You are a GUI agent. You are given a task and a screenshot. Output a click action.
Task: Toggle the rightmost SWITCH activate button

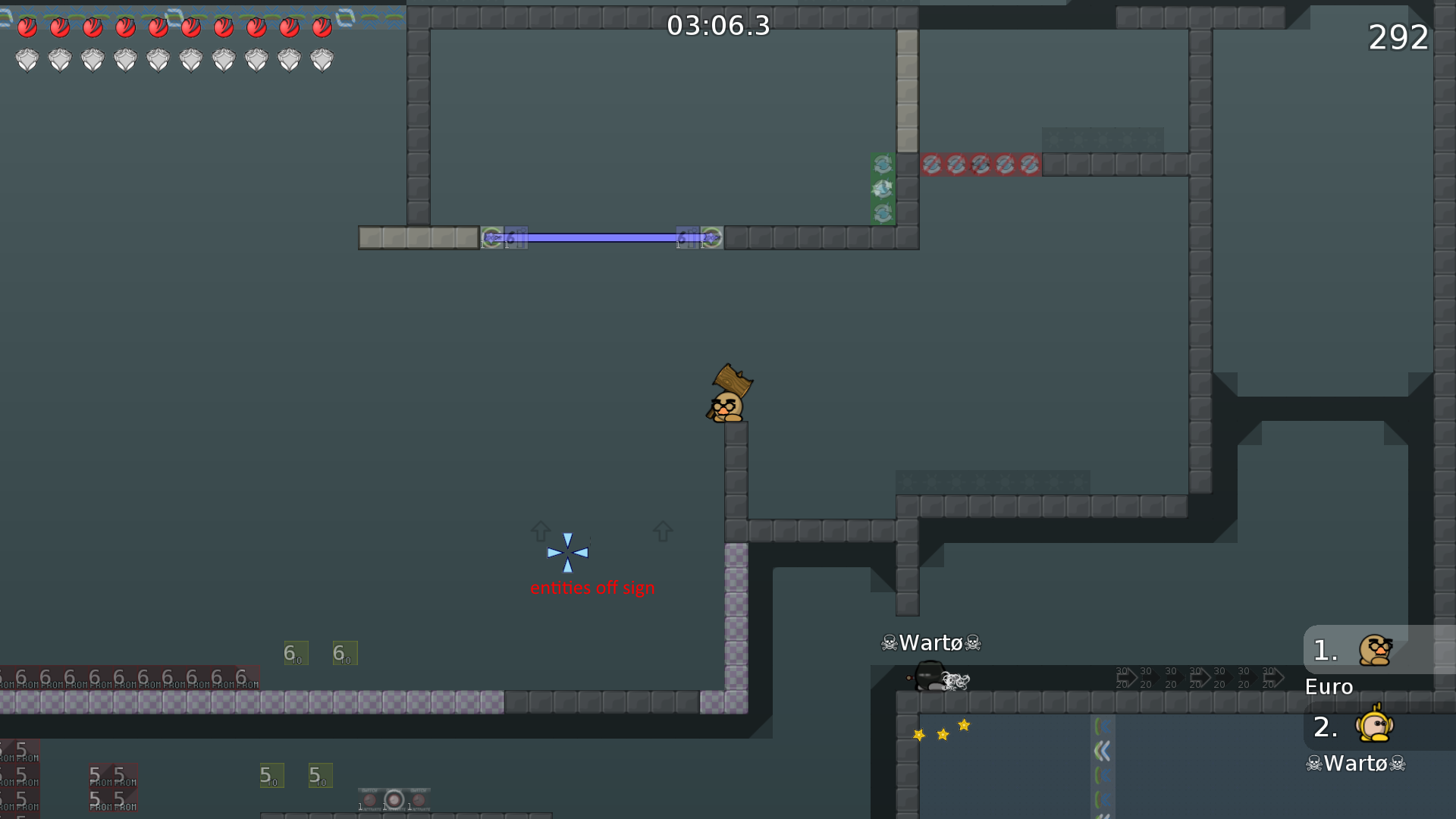pyautogui.click(x=418, y=799)
